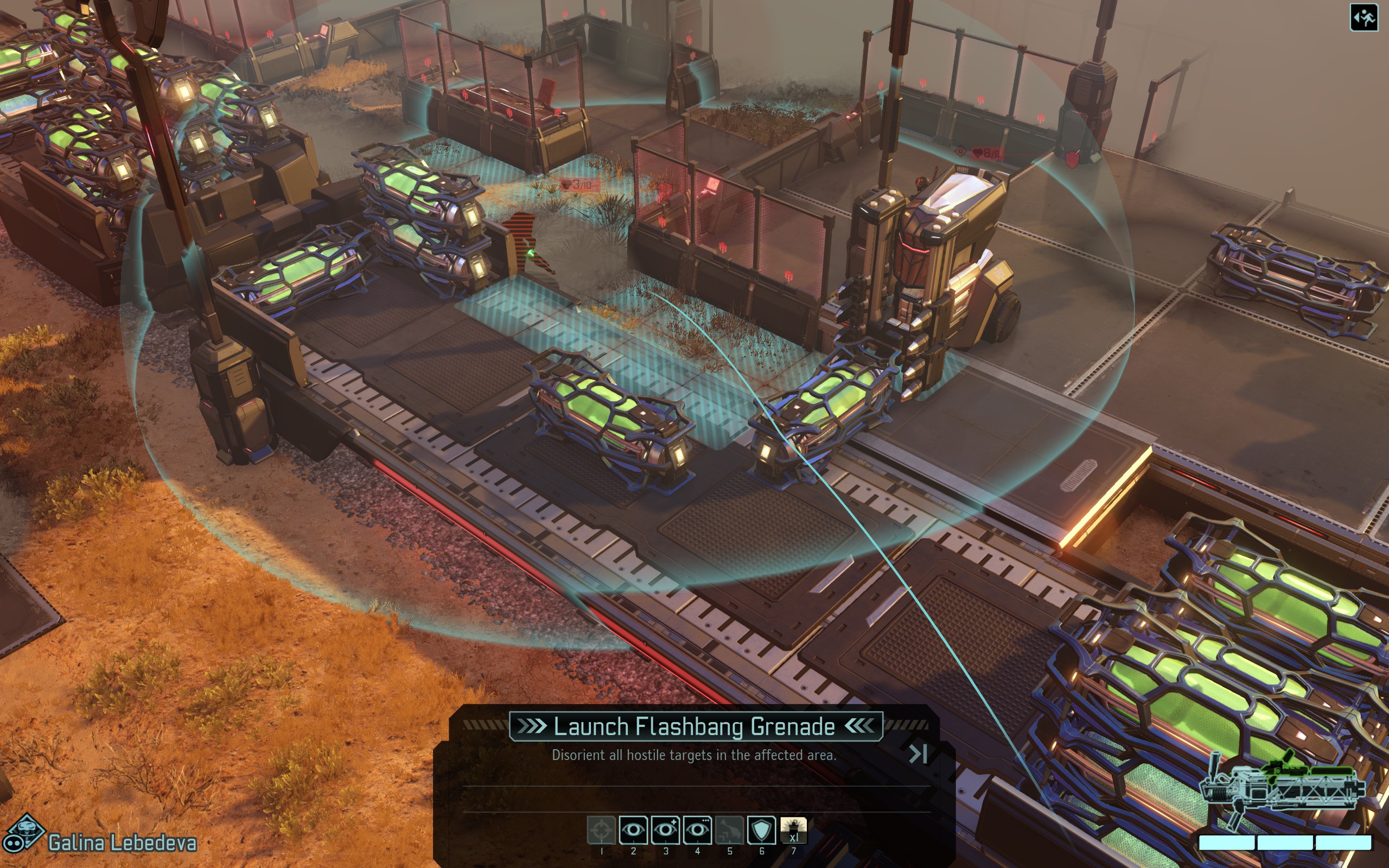Cycle soldiers with the top-right unit switch icon
The height and width of the screenshot is (868, 1389).
point(1367,17)
